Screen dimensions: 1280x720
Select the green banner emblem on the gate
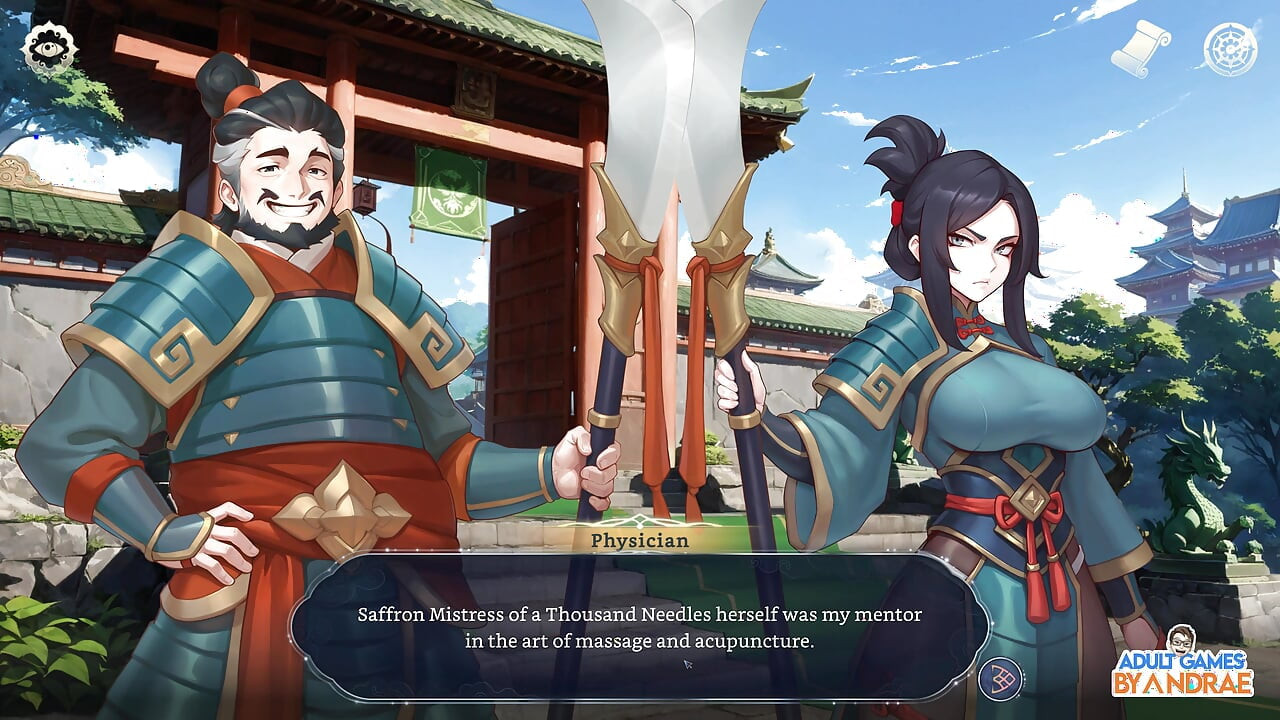[449, 200]
